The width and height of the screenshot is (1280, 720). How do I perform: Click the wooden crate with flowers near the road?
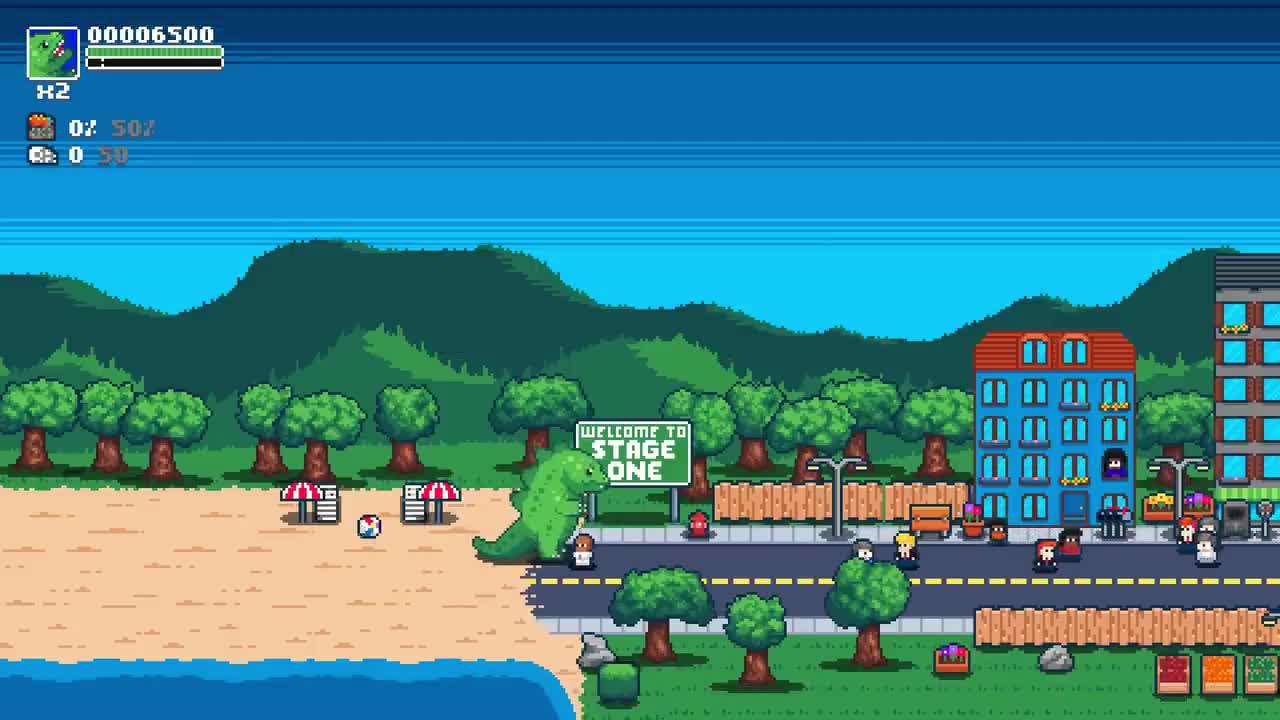(952, 657)
